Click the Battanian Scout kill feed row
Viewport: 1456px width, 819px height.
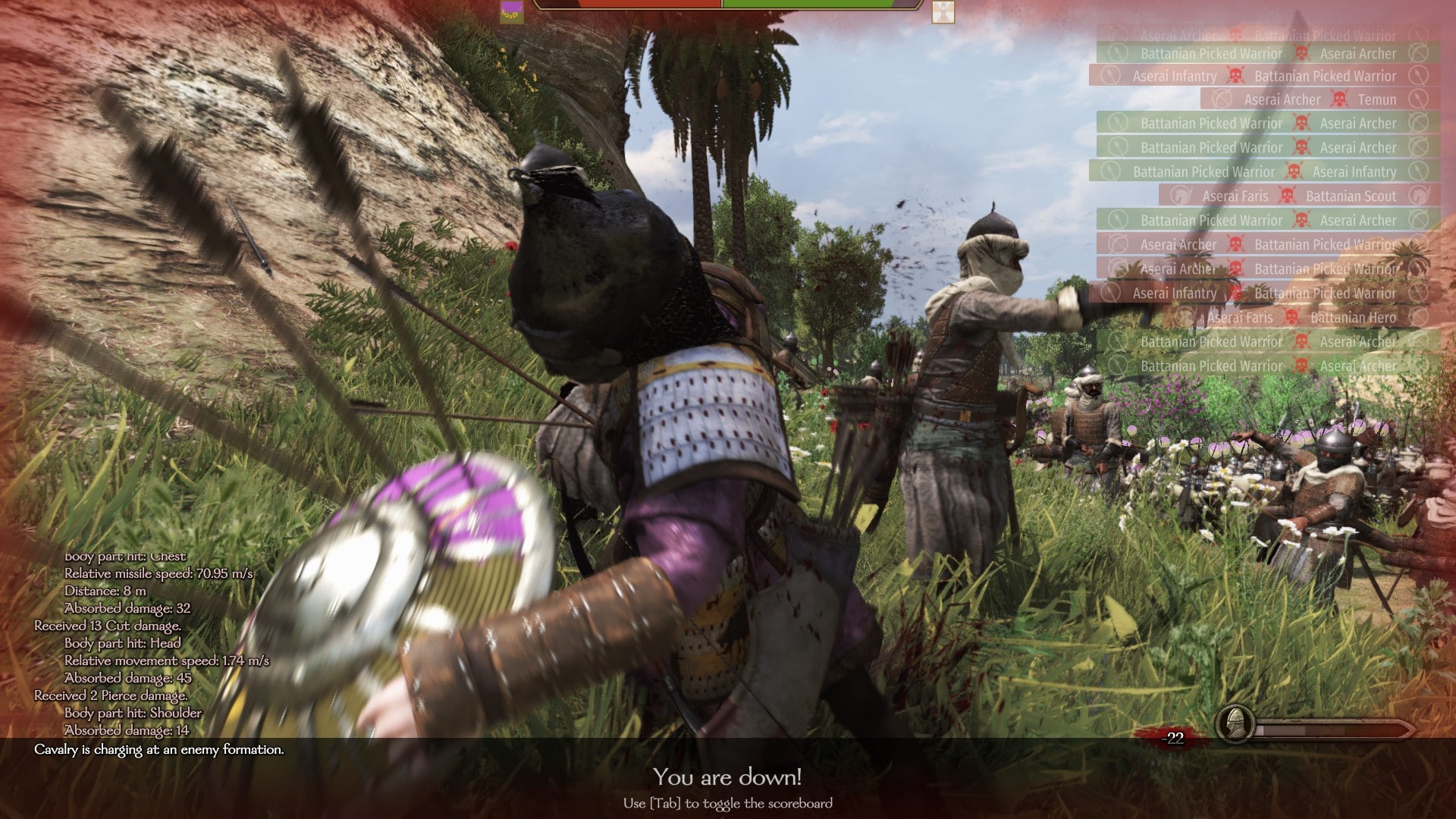(x=1298, y=196)
